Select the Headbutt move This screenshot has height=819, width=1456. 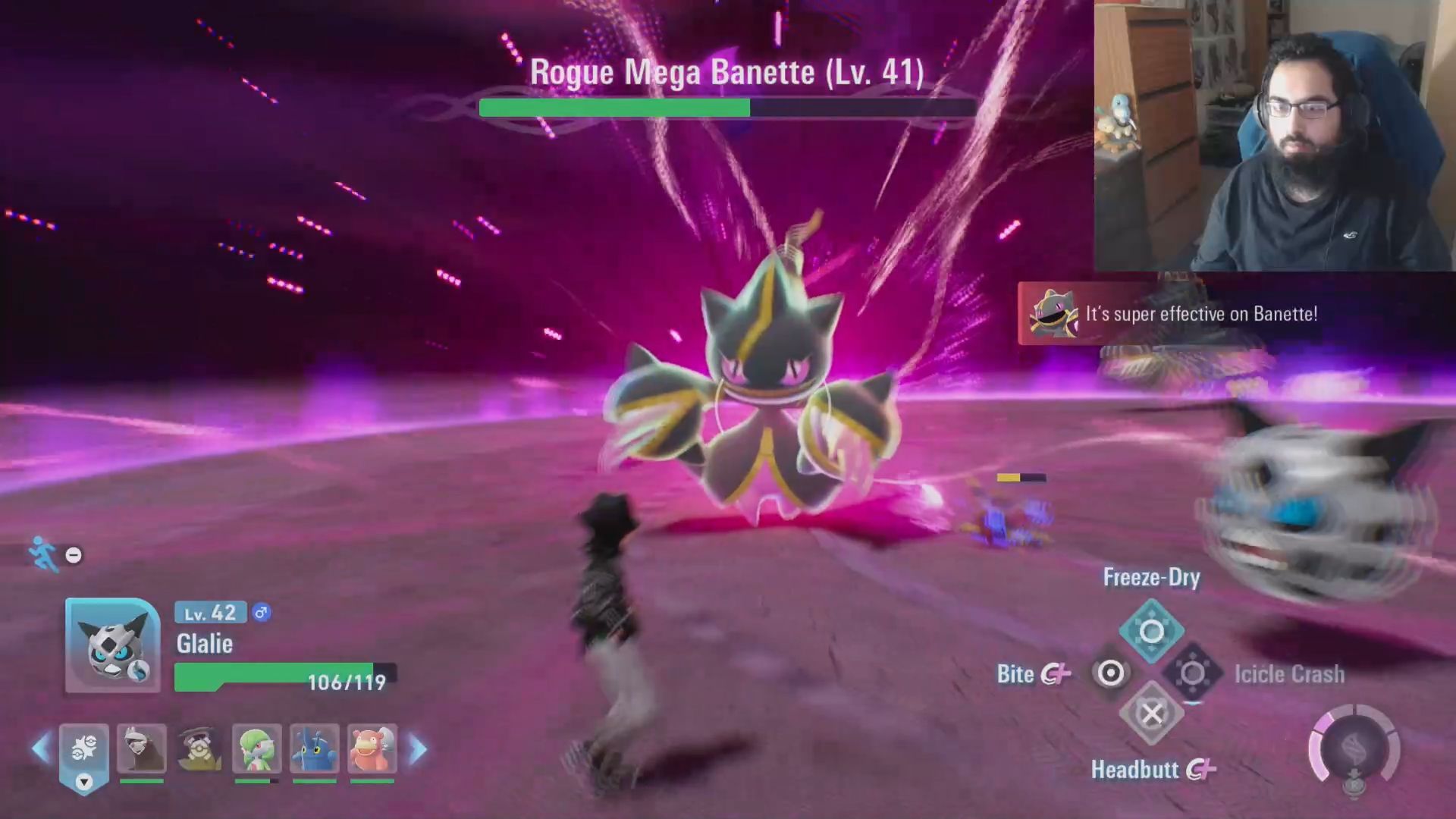[1151, 714]
